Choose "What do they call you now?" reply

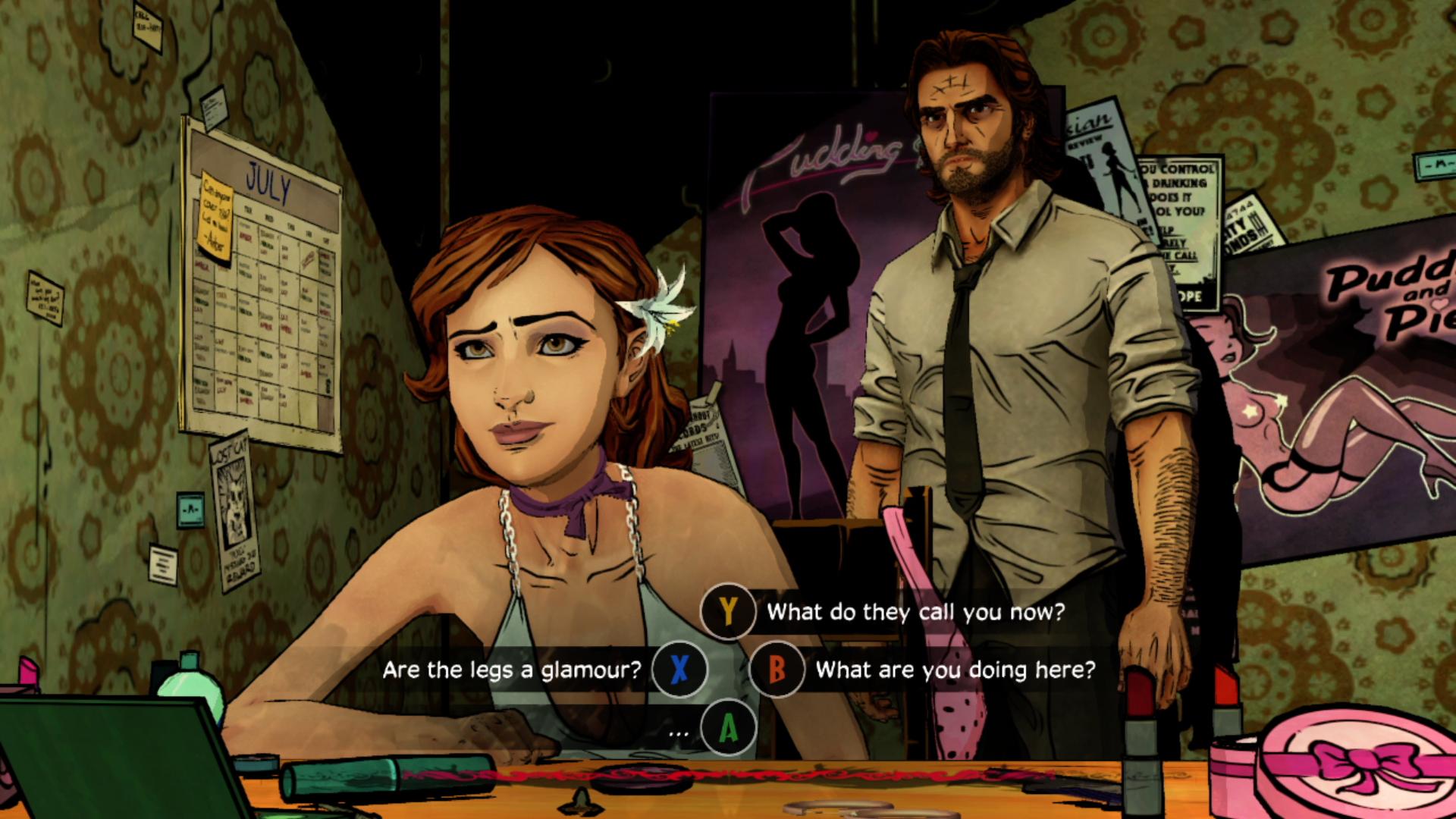tap(915, 612)
